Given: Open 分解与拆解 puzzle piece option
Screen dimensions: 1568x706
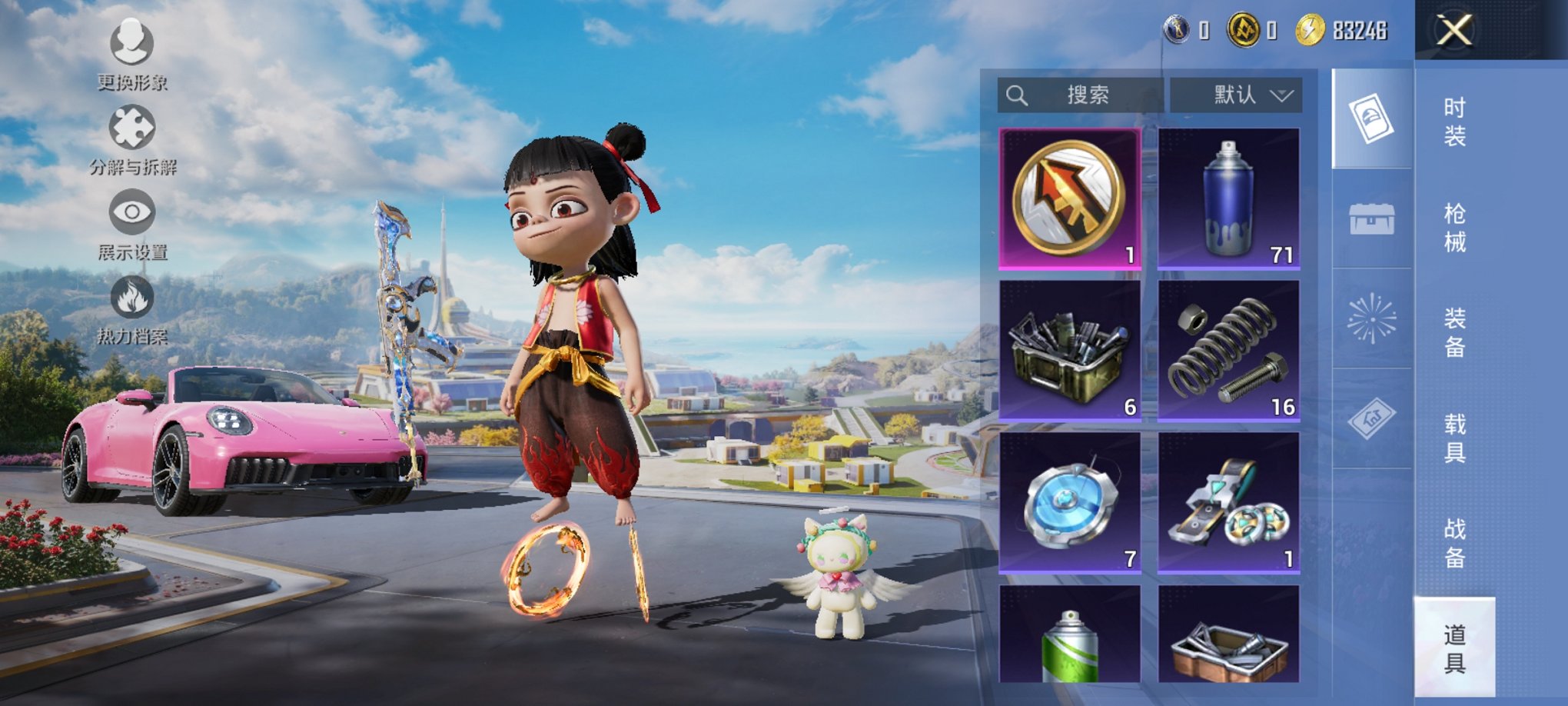Looking at the screenshot, I should coord(132,139).
